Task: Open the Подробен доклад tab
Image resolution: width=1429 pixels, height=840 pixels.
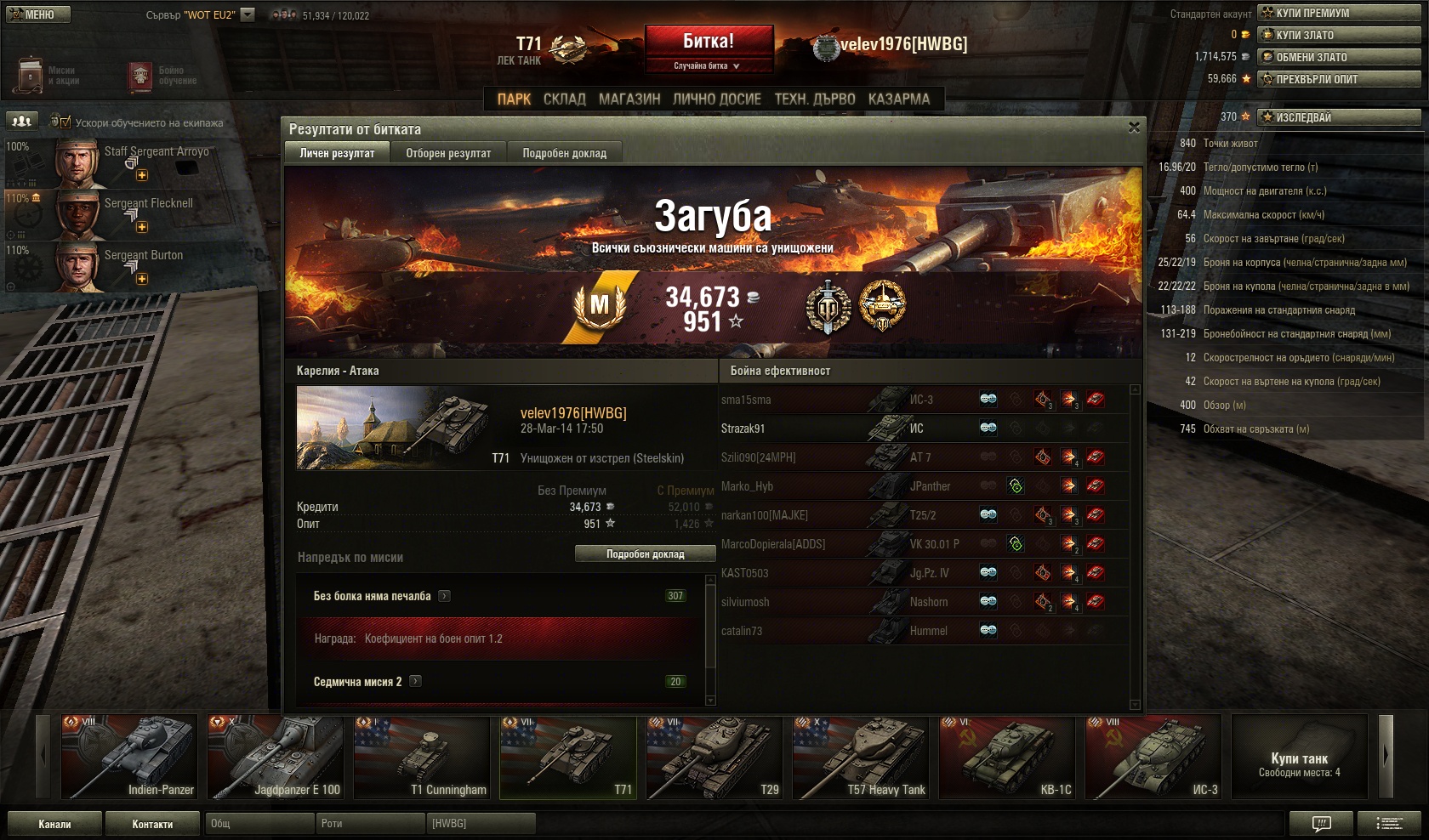Action: click(x=564, y=153)
